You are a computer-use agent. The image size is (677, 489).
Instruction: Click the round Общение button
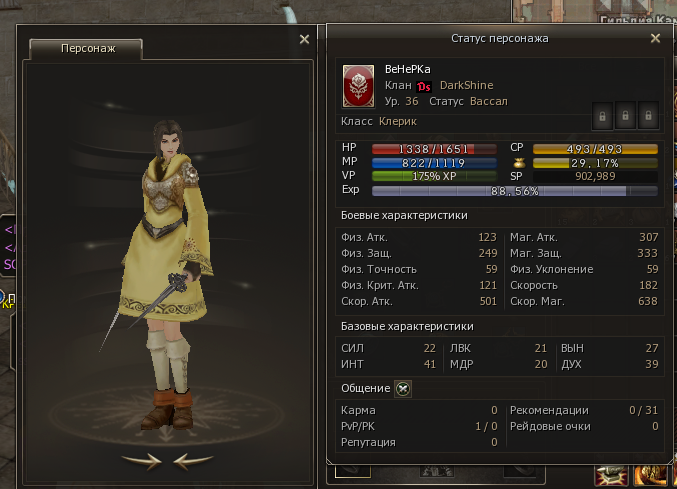[x=403, y=389]
